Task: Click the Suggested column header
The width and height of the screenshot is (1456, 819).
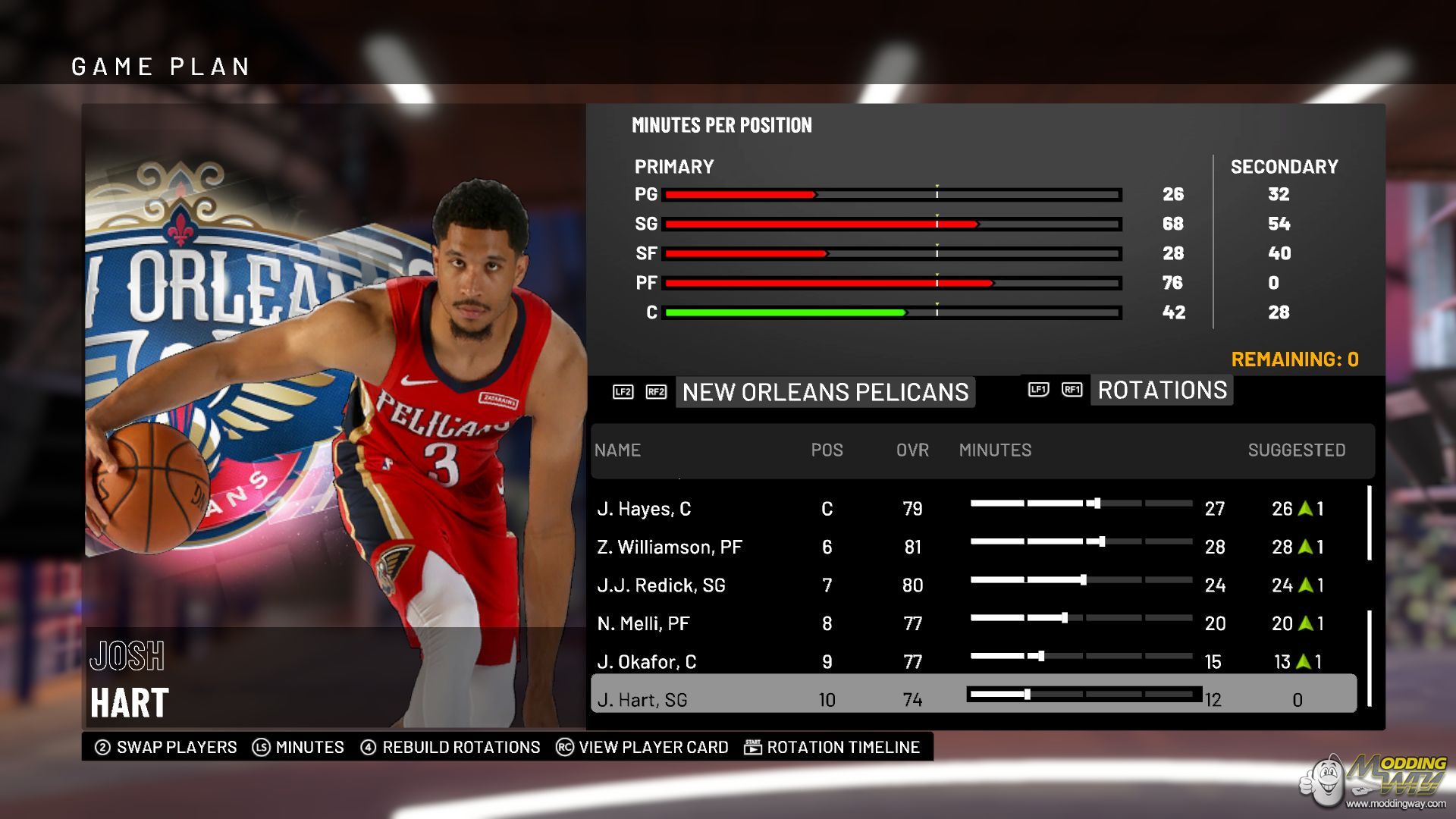Action: [x=1296, y=450]
